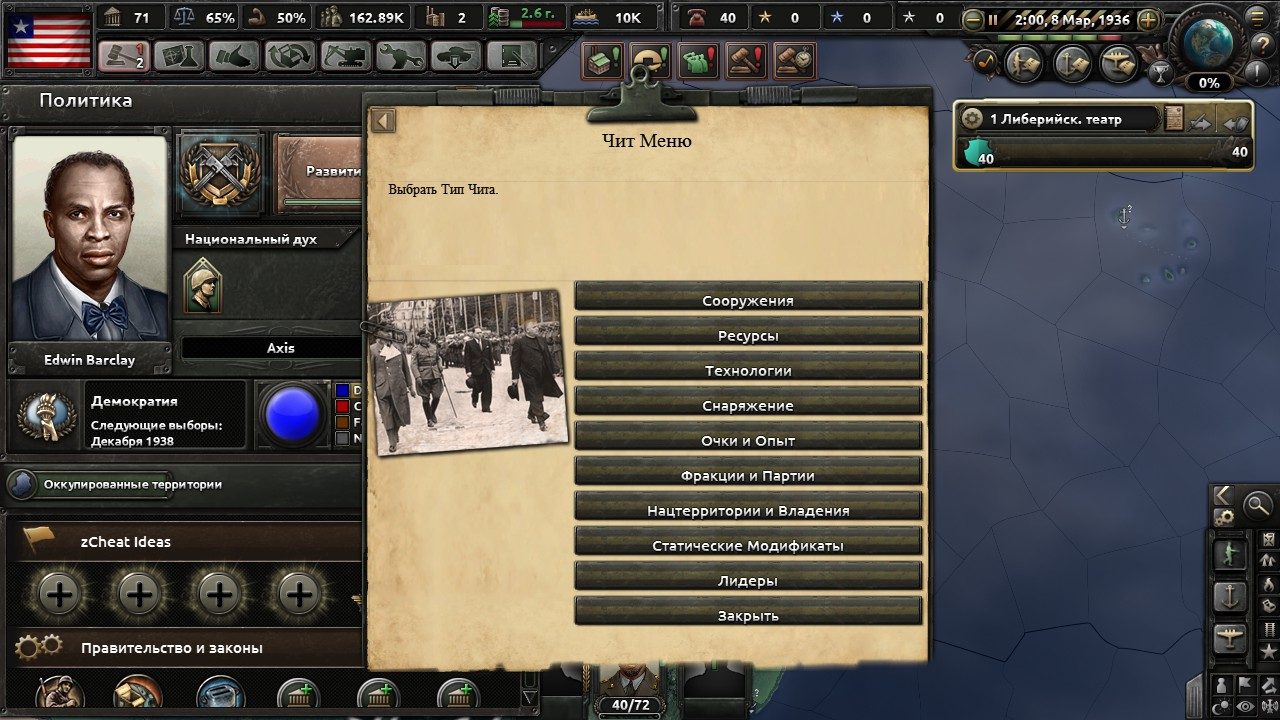The image size is (1280, 720).
Task: Choose Нацтерритории и Владения option
Action: [748, 510]
